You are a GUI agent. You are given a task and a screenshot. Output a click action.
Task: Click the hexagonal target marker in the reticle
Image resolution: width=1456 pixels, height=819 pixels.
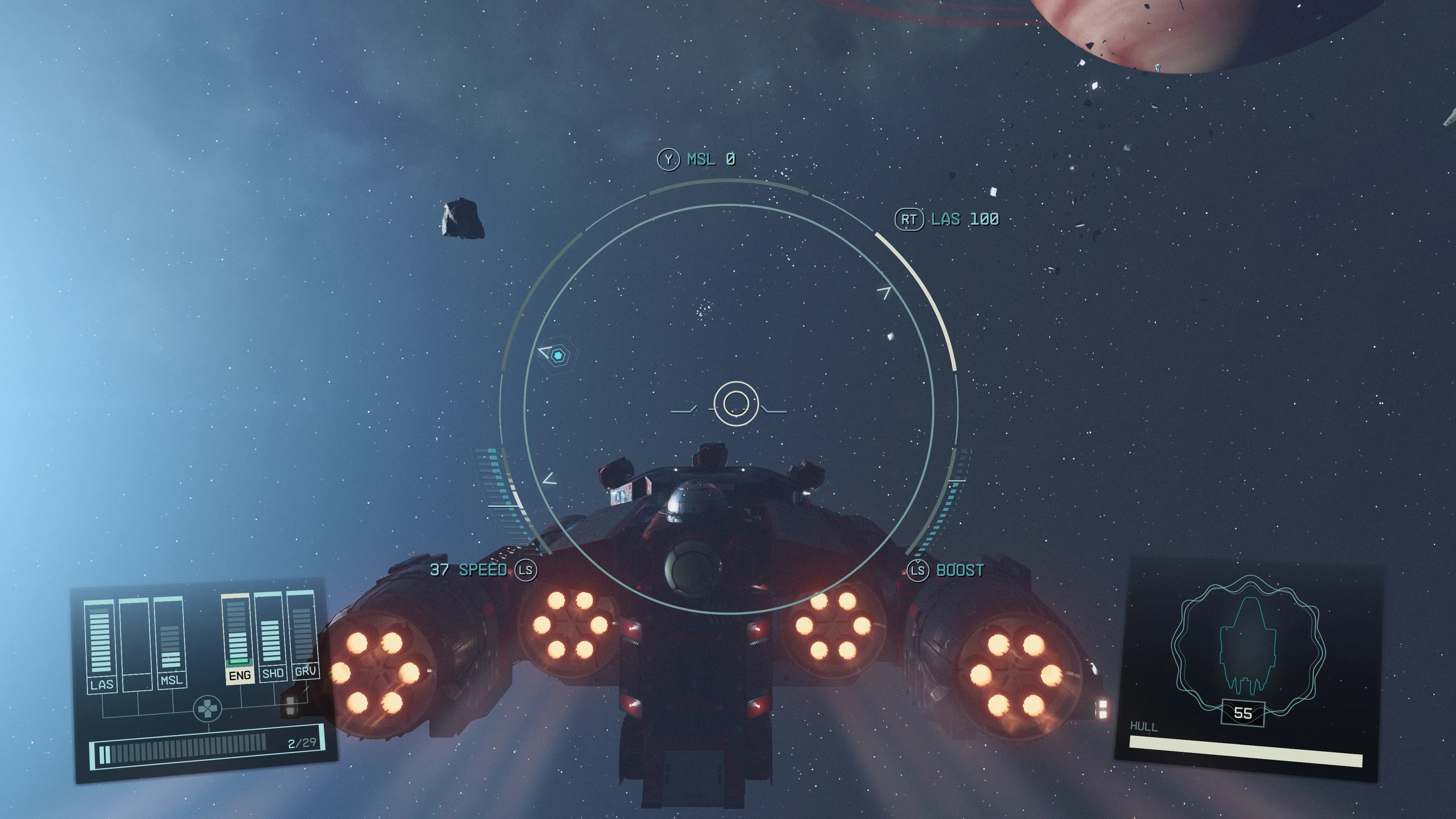(x=558, y=356)
